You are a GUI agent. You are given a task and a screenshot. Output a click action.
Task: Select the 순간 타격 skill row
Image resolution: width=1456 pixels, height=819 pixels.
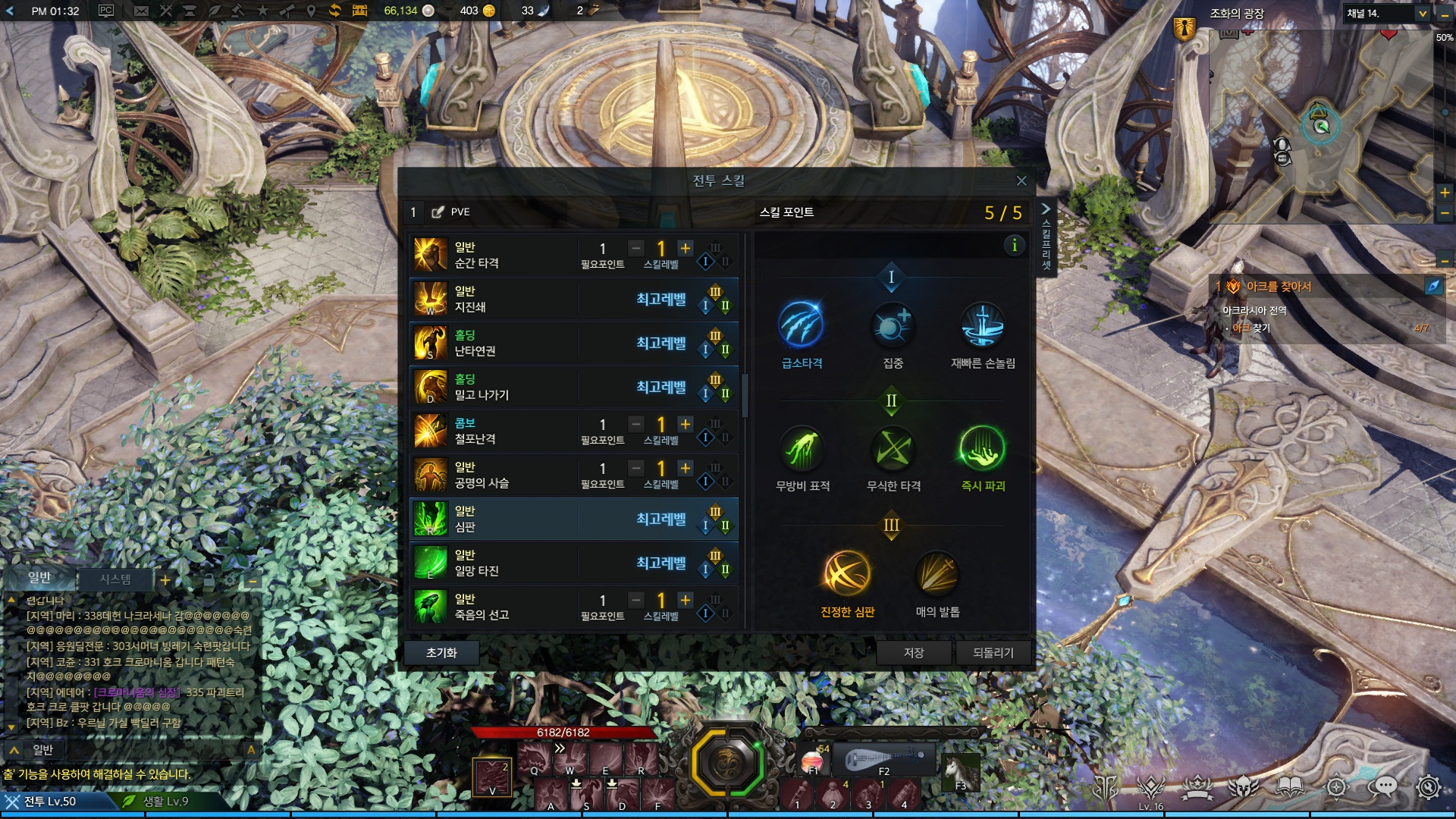493,256
